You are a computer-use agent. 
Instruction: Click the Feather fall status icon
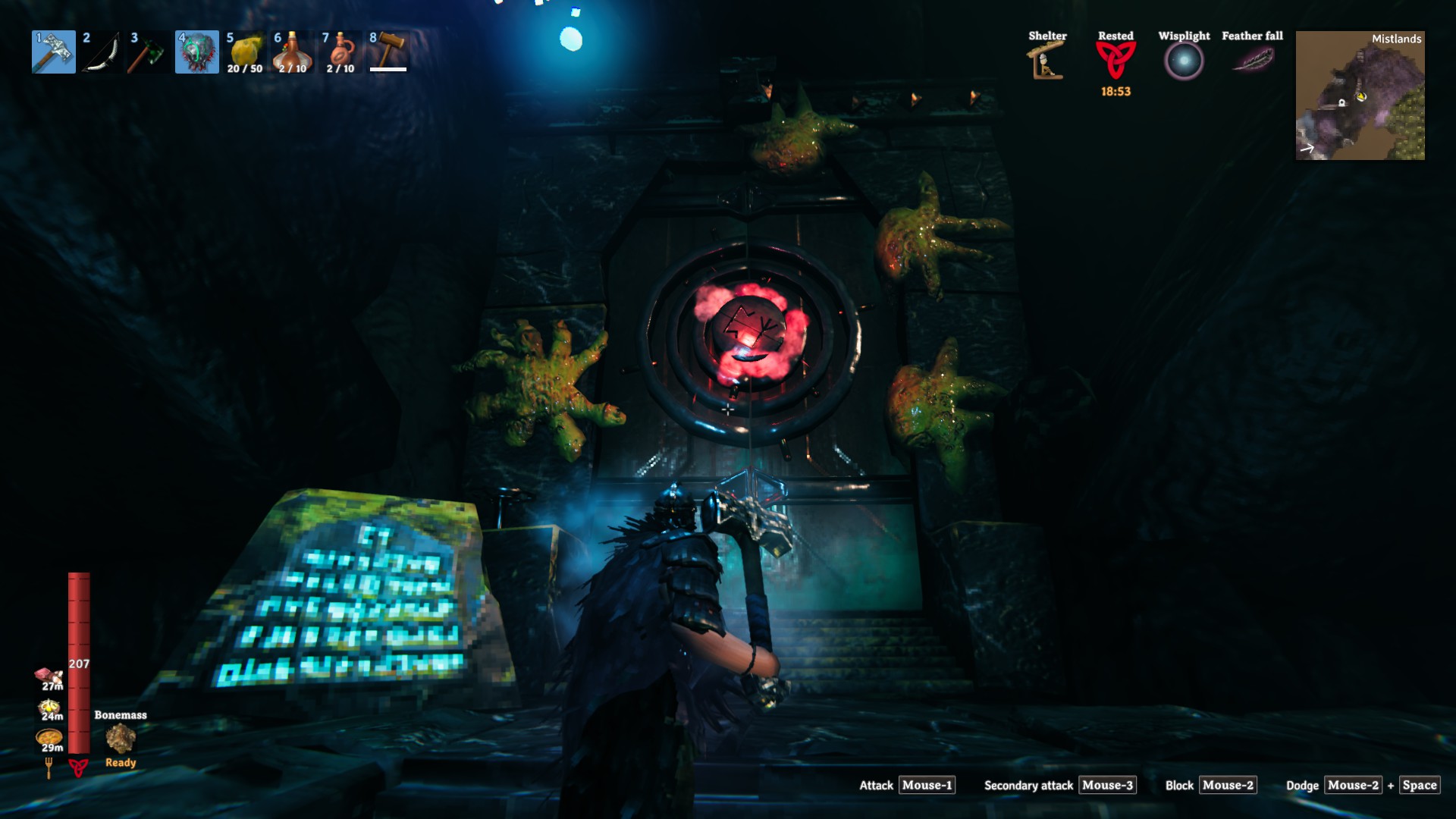[x=1253, y=58]
